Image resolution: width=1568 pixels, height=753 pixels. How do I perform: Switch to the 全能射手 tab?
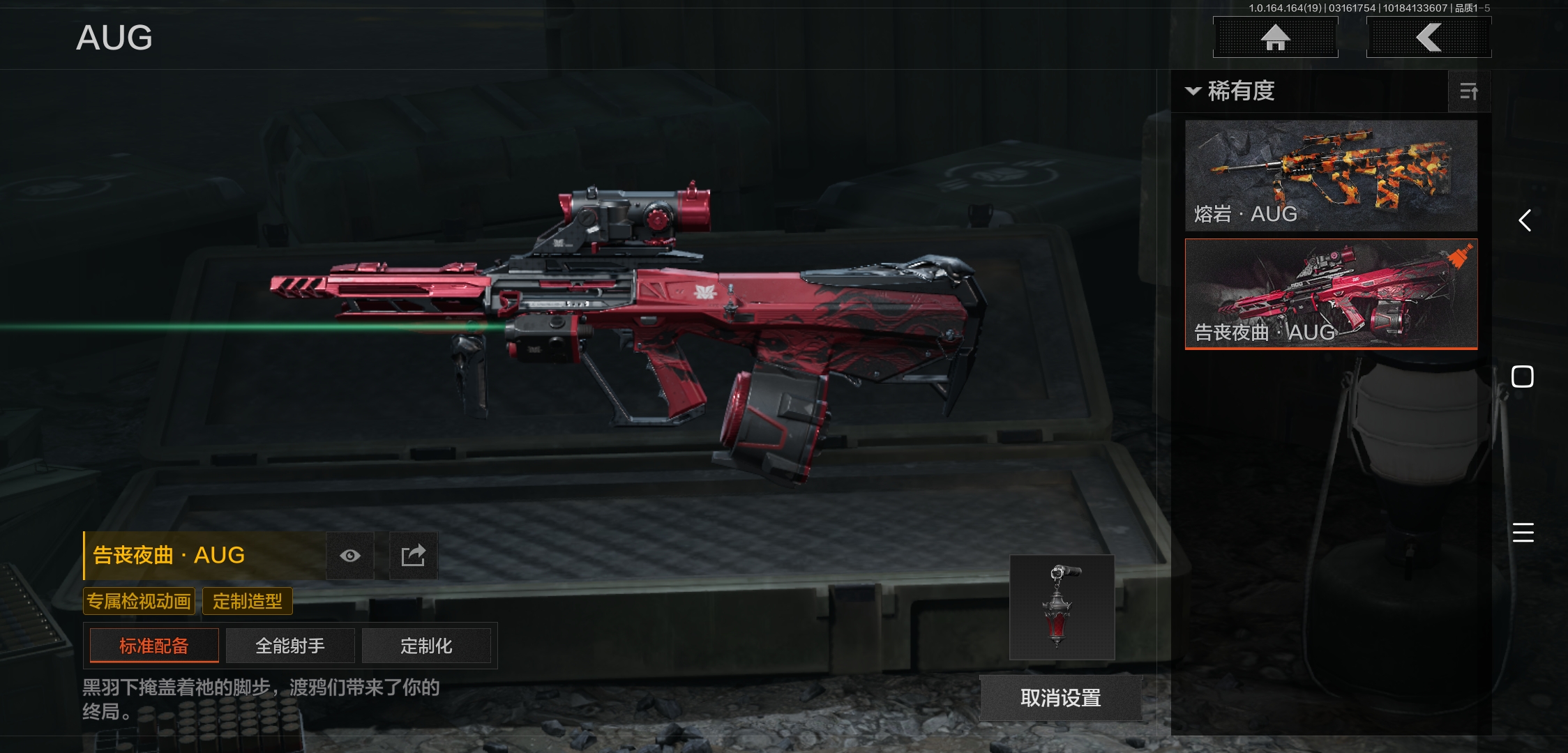click(290, 646)
